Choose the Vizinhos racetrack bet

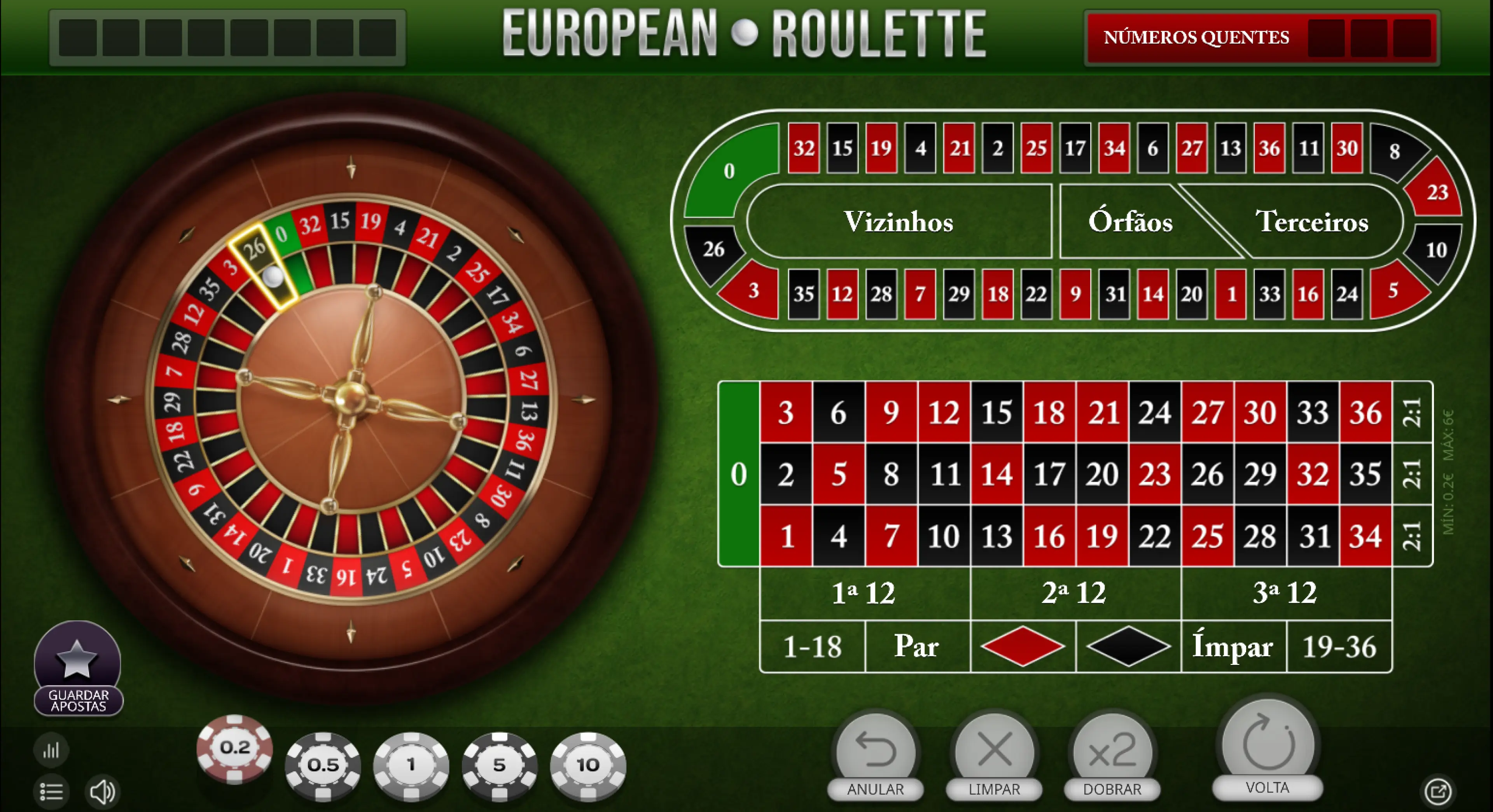click(899, 222)
